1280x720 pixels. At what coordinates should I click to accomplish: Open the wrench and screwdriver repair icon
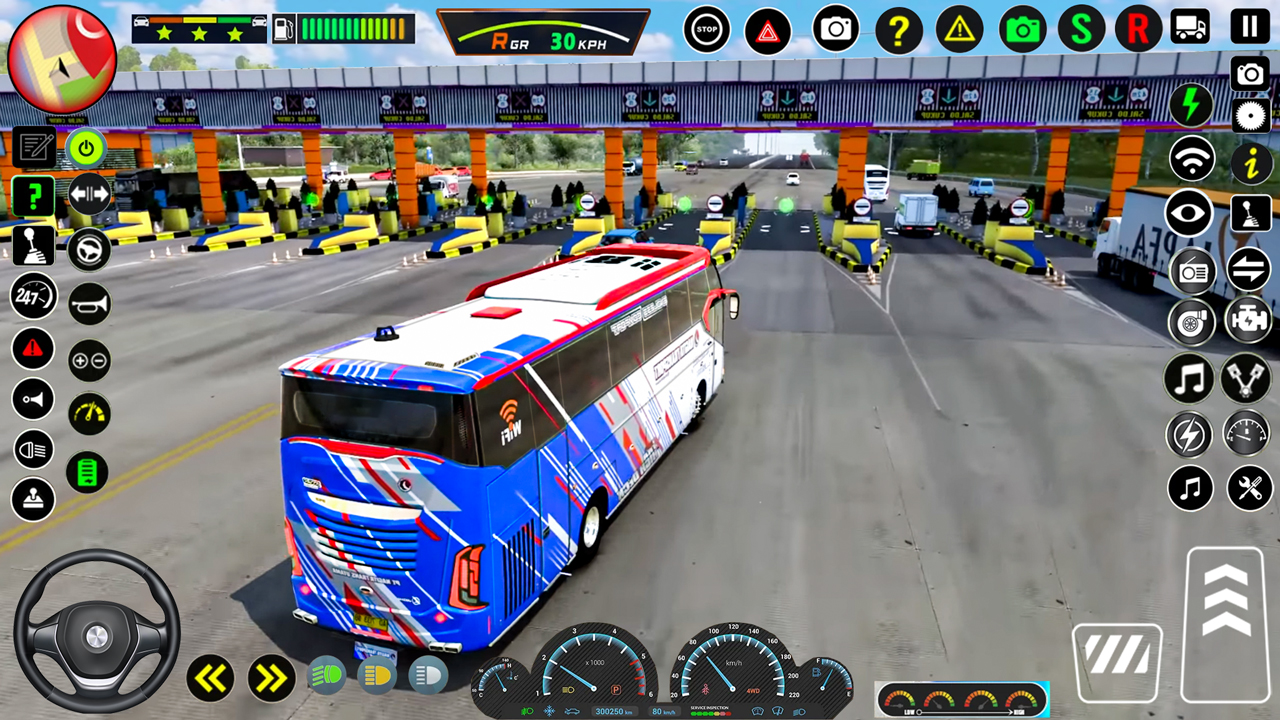tap(1249, 488)
